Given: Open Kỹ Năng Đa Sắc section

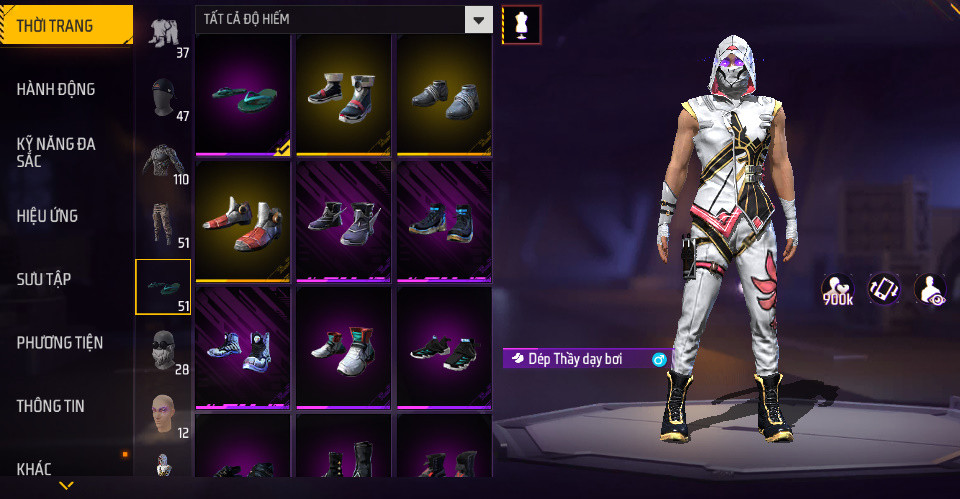Looking at the screenshot, I should pyautogui.click(x=56, y=152).
